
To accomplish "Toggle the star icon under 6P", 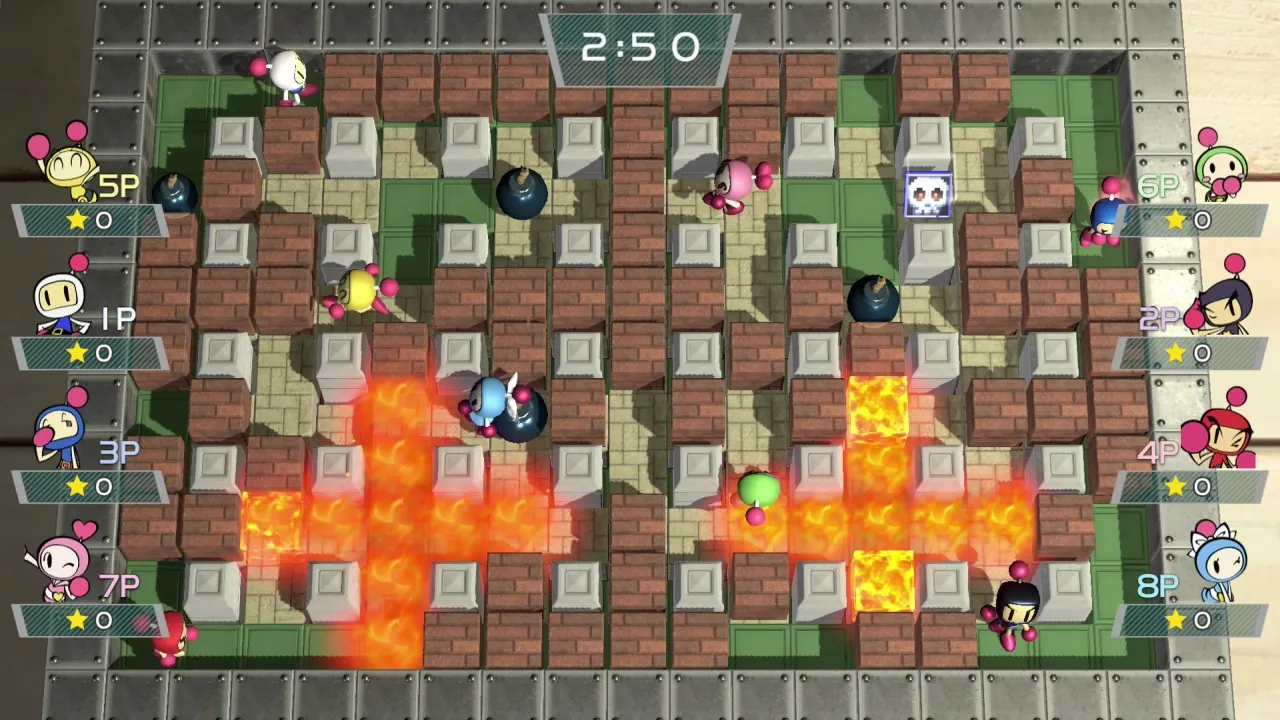I will (x=1176, y=220).
